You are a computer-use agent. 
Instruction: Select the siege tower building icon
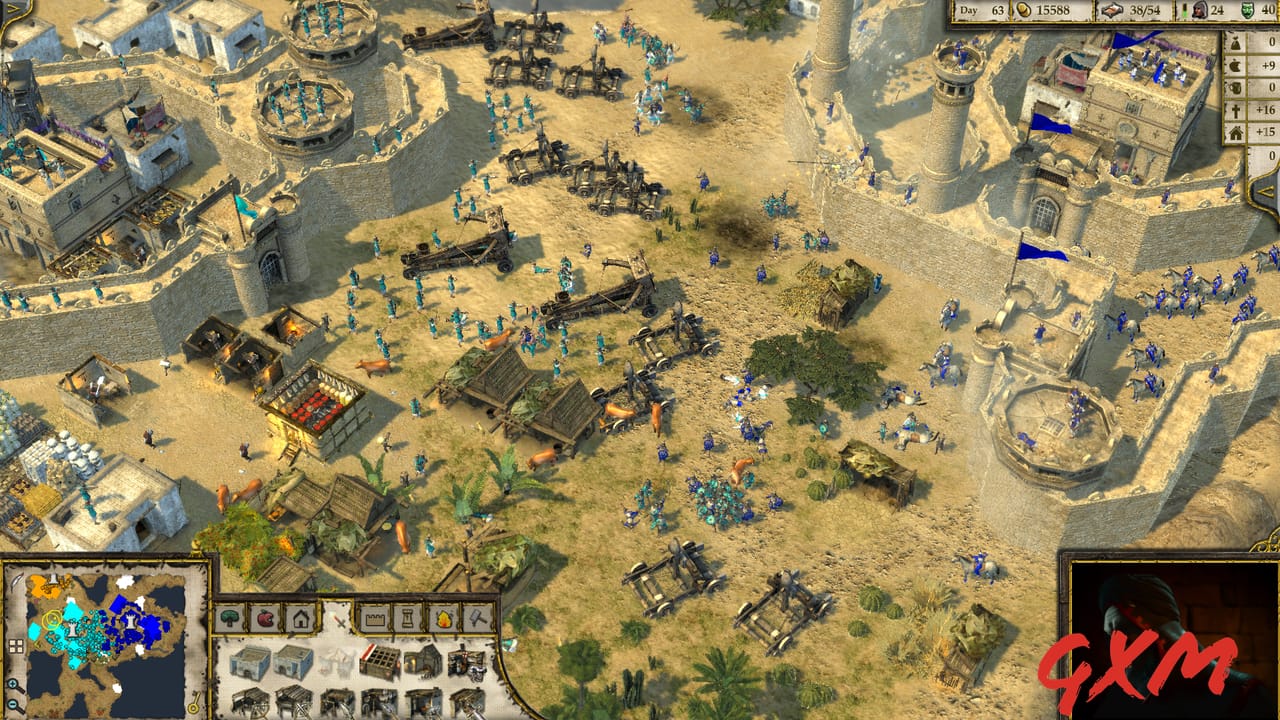click(x=338, y=700)
